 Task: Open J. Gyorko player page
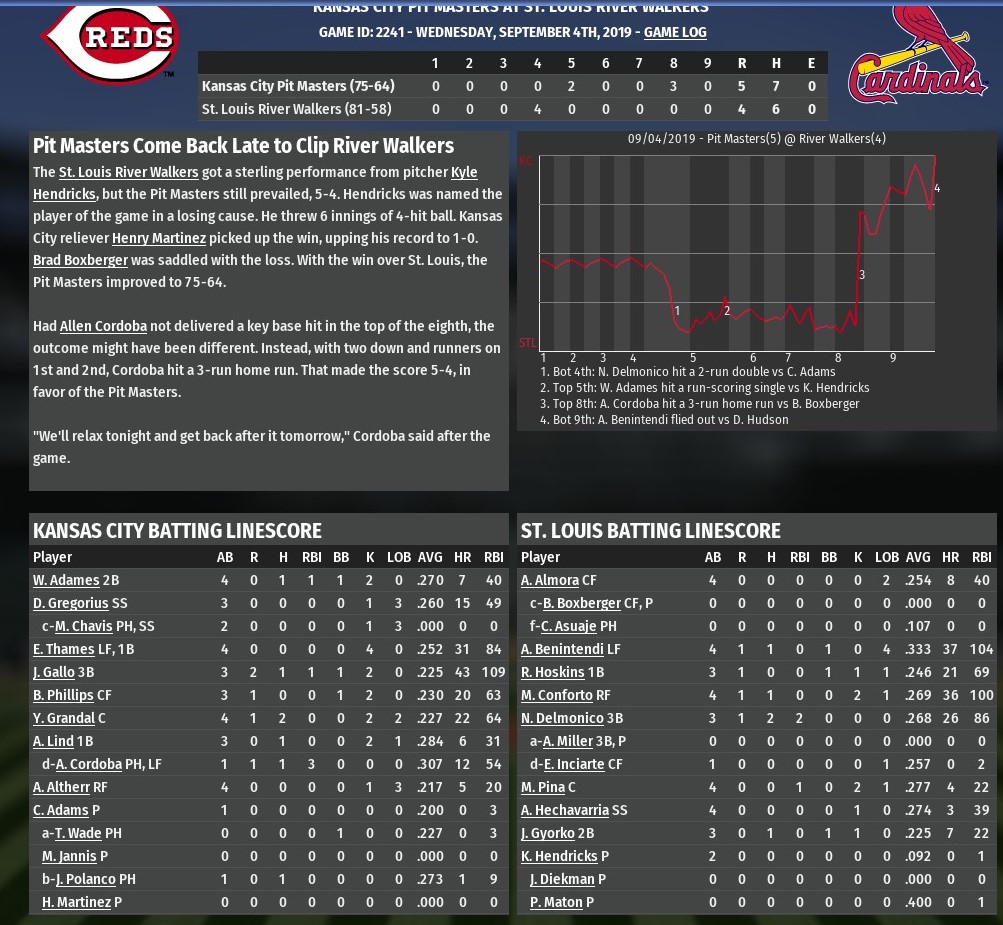548,833
